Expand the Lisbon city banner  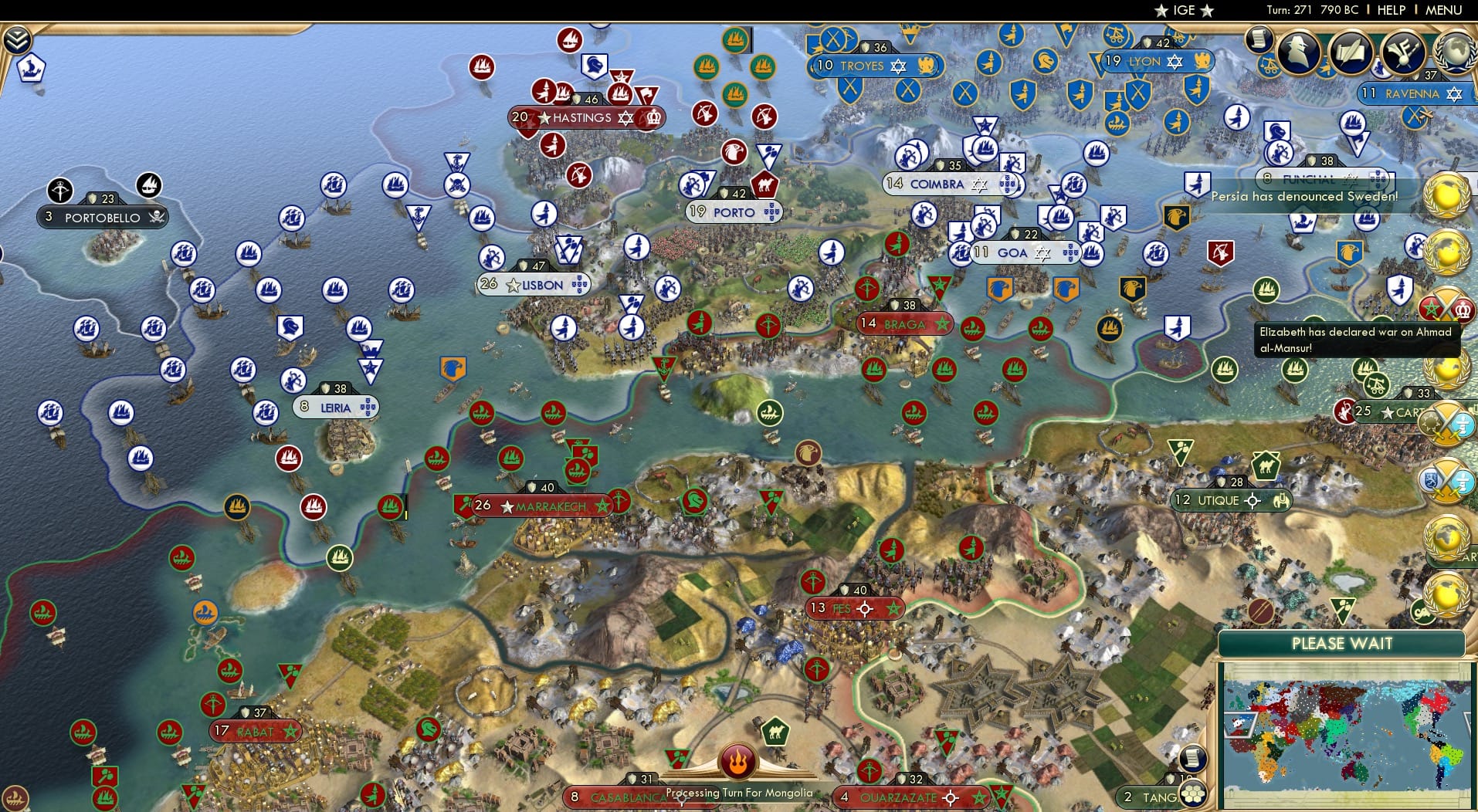pos(534,284)
